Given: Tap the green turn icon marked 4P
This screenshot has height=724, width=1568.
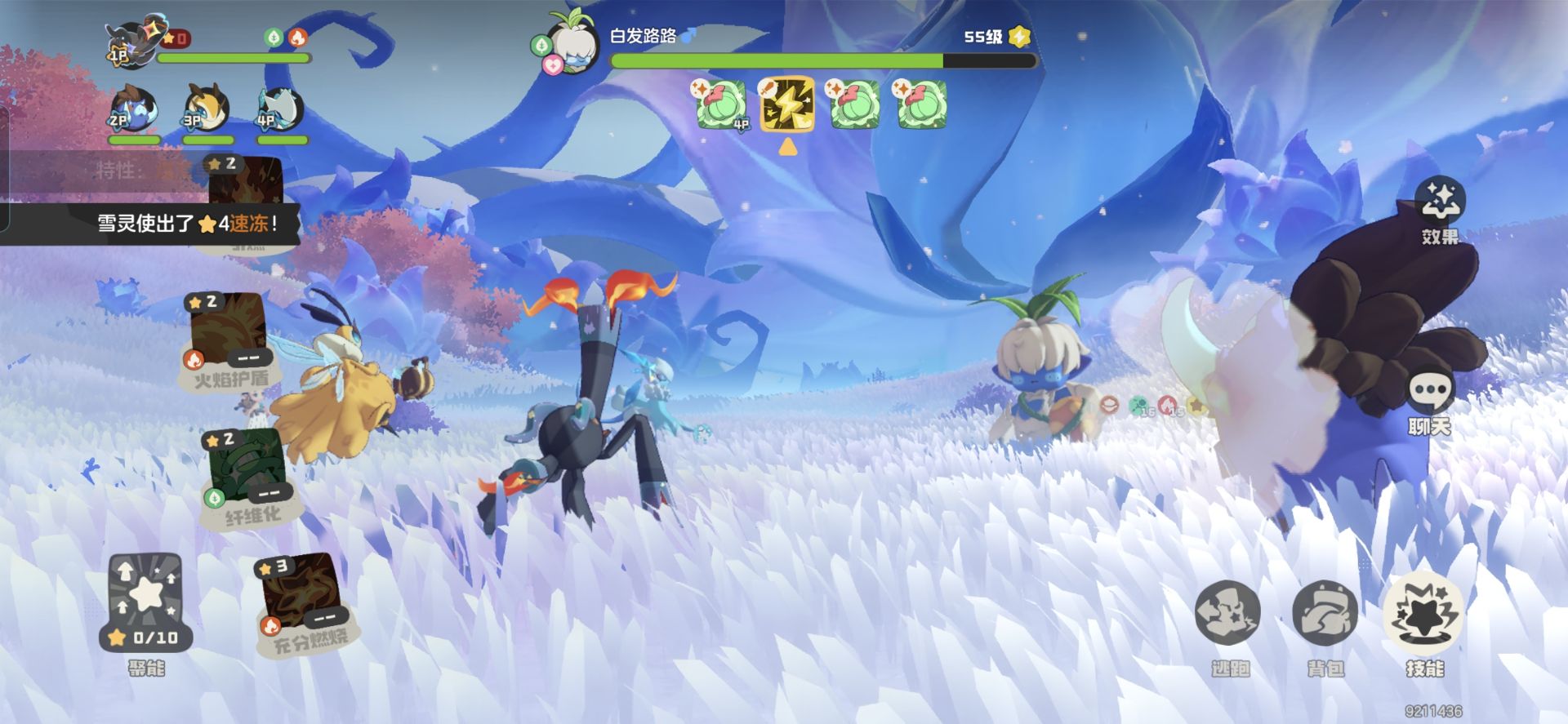Looking at the screenshot, I should 721,104.
